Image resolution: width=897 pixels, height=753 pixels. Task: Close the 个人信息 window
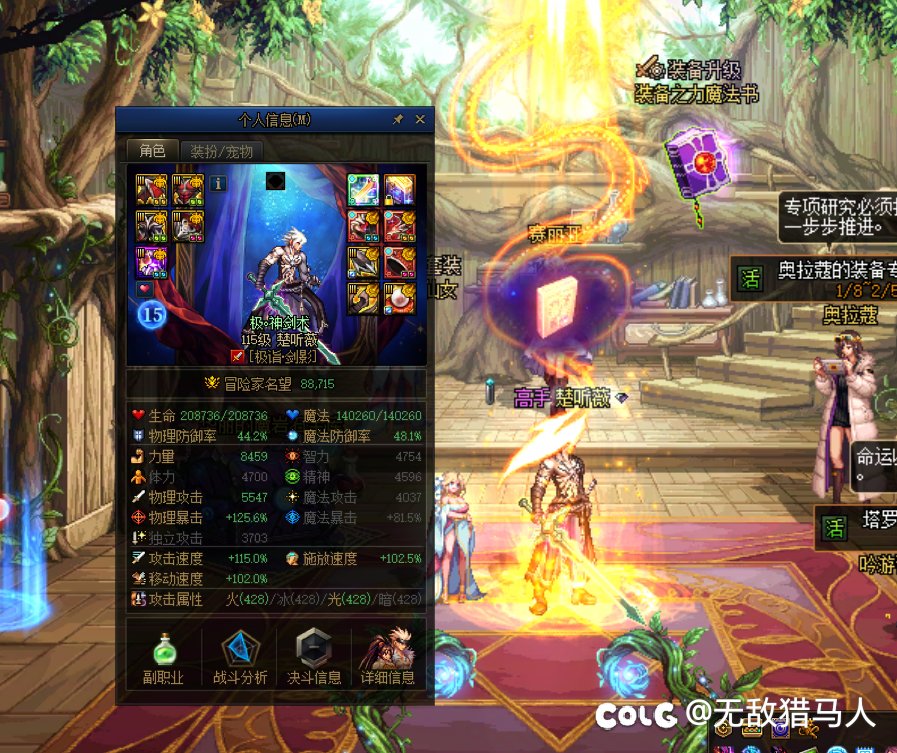(420, 120)
